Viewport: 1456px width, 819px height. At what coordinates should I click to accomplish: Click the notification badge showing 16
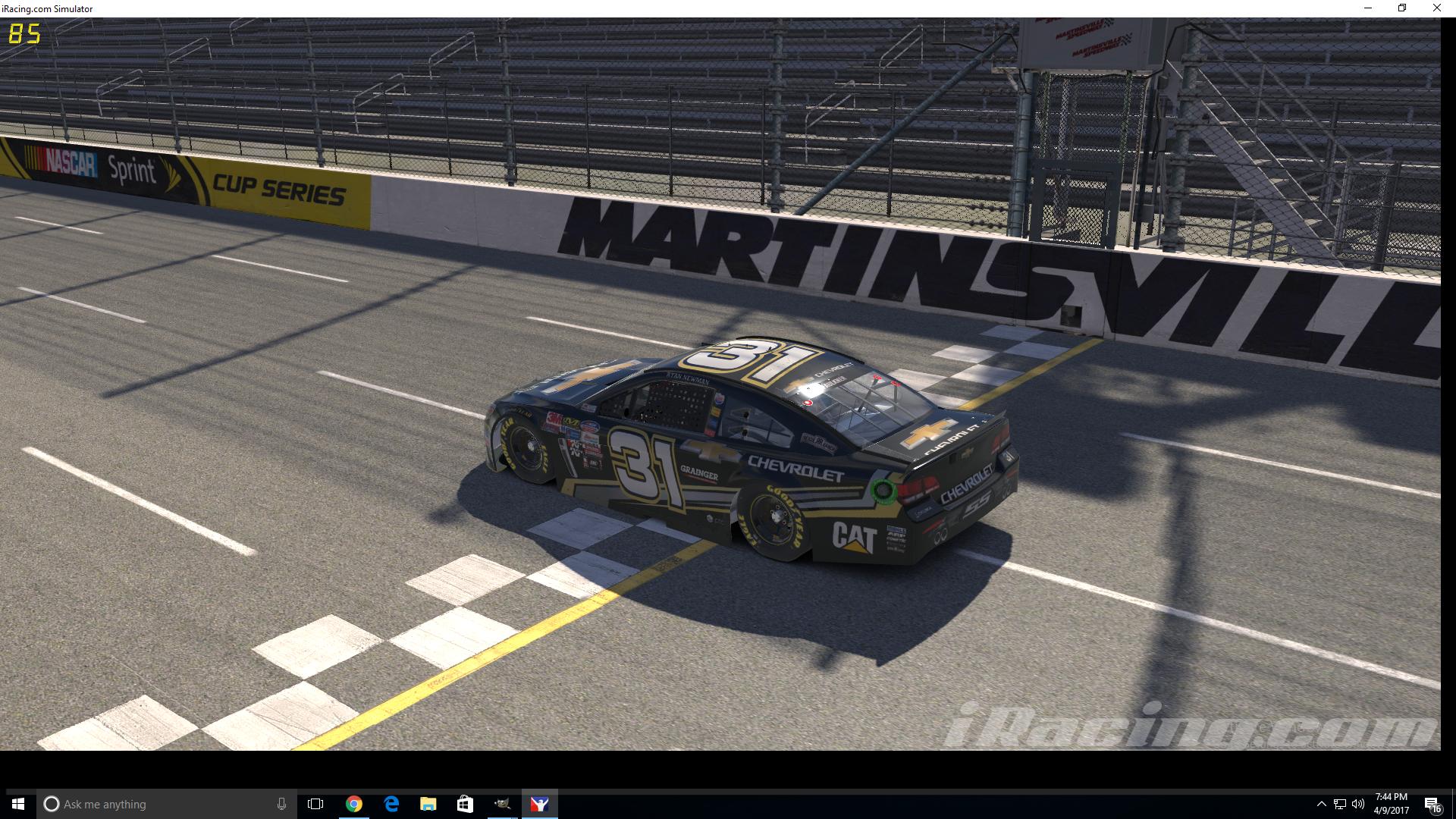[1437, 809]
